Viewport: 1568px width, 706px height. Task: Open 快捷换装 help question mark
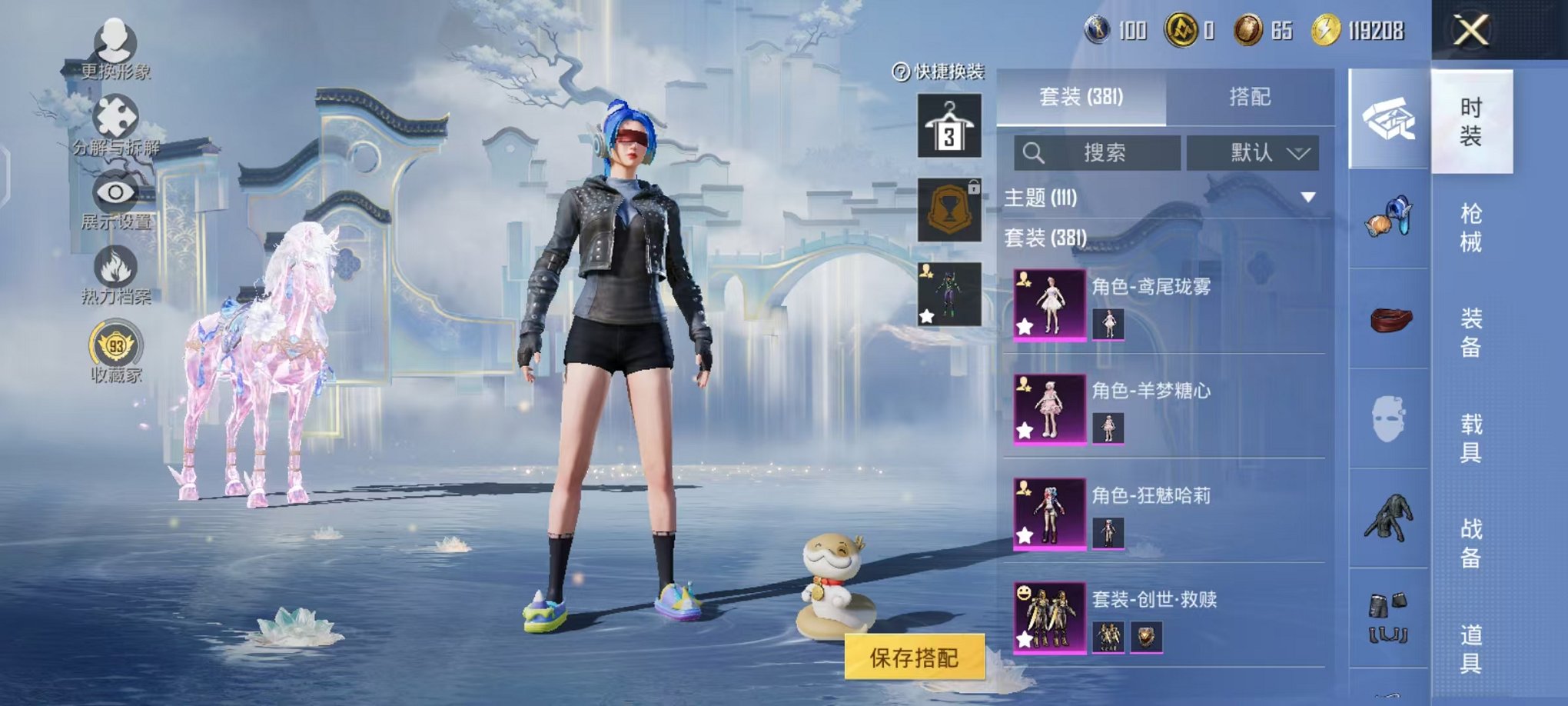[x=900, y=72]
